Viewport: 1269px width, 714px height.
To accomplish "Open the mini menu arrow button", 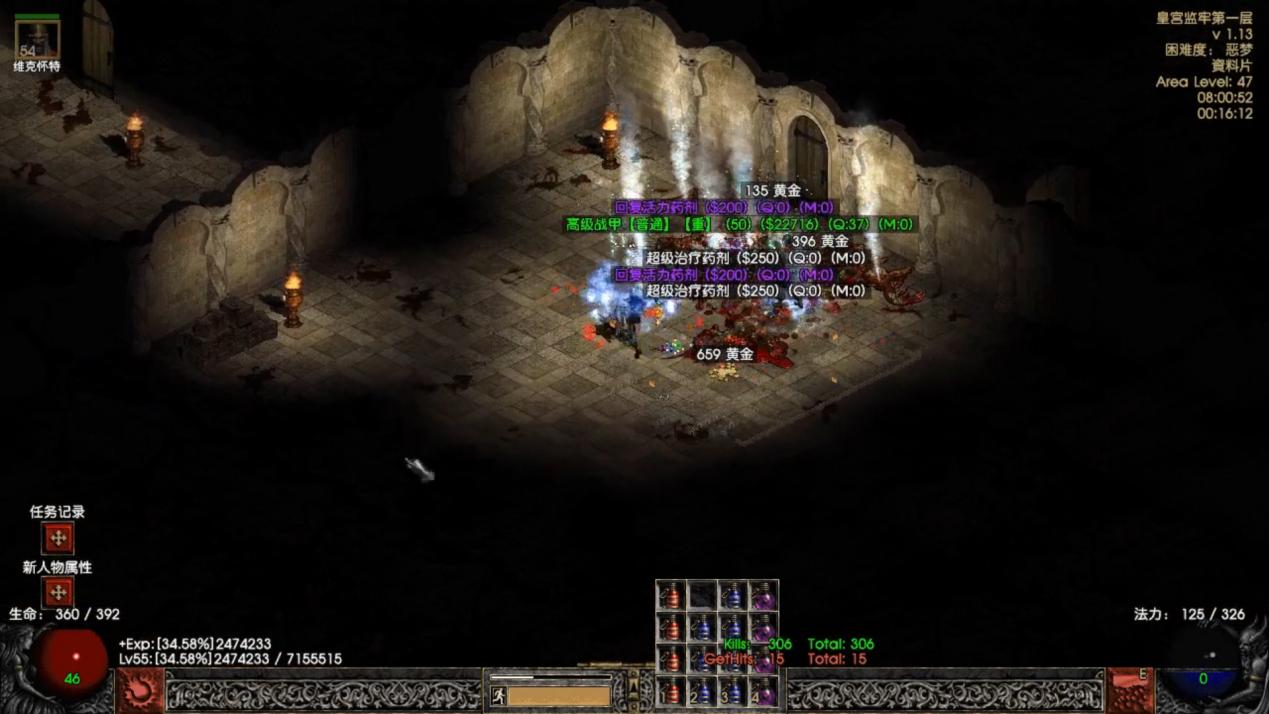I will (x=633, y=689).
